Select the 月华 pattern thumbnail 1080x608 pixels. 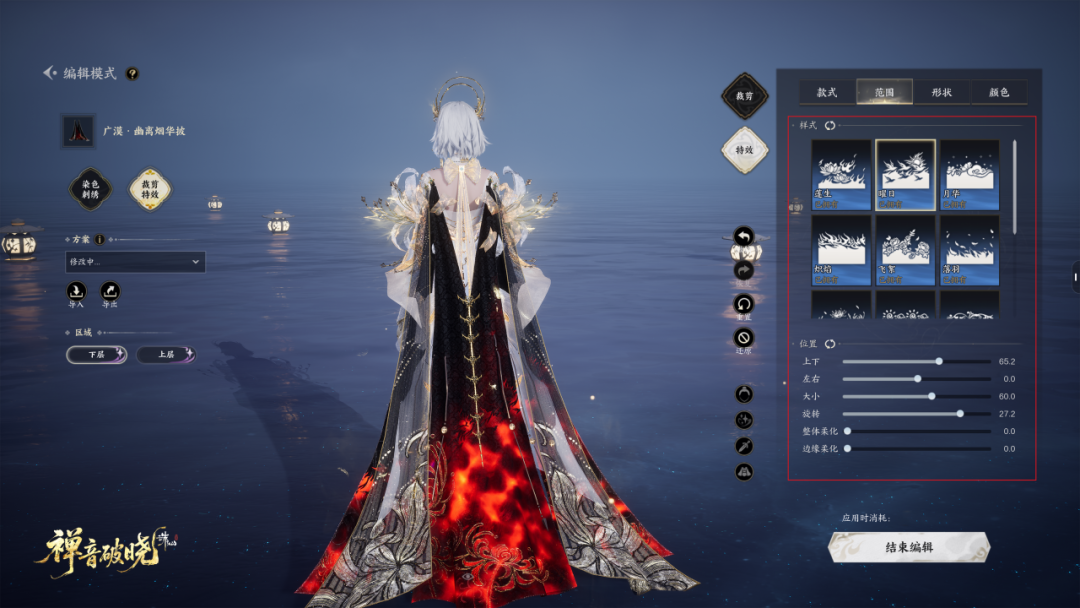coord(969,174)
